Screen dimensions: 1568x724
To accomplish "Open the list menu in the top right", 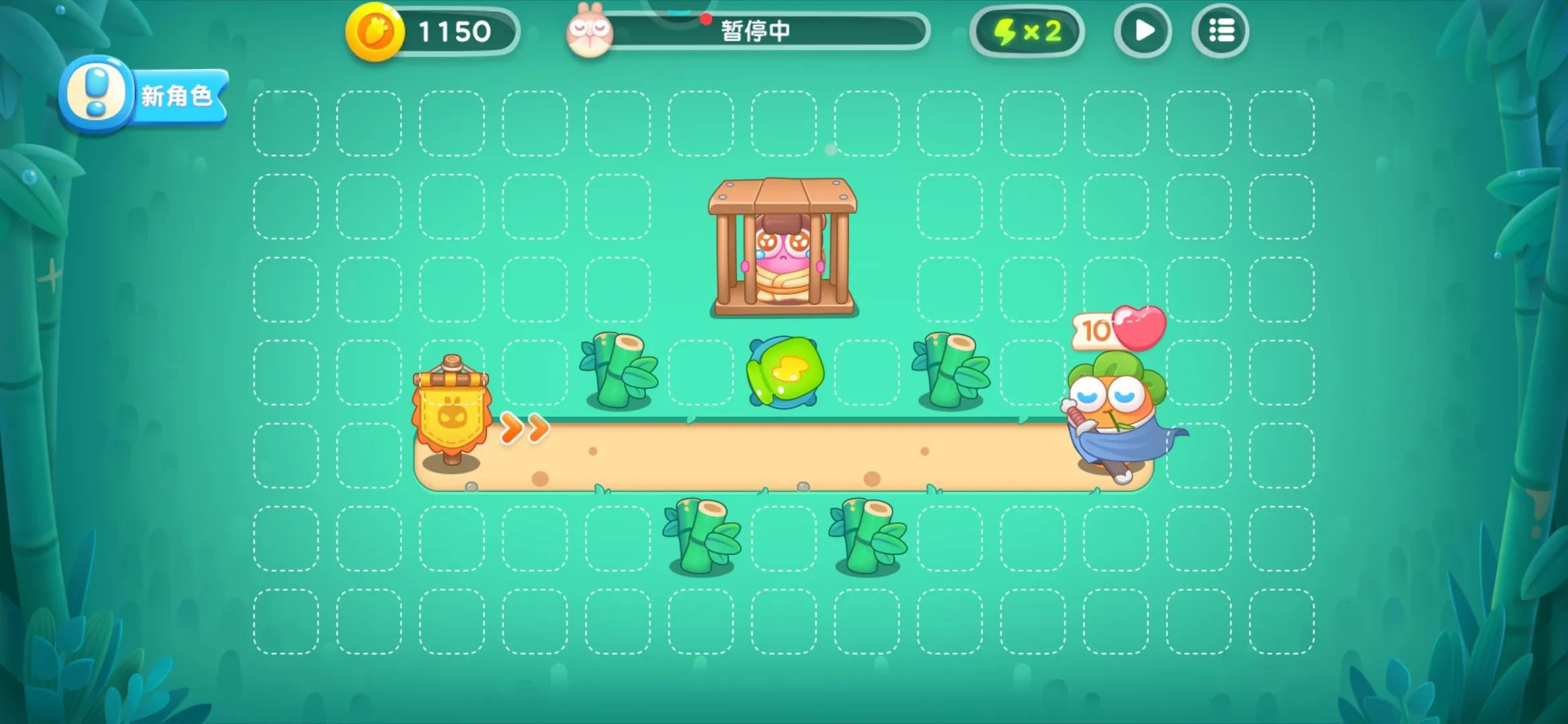I will pyautogui.click(x=1221, y=29).
